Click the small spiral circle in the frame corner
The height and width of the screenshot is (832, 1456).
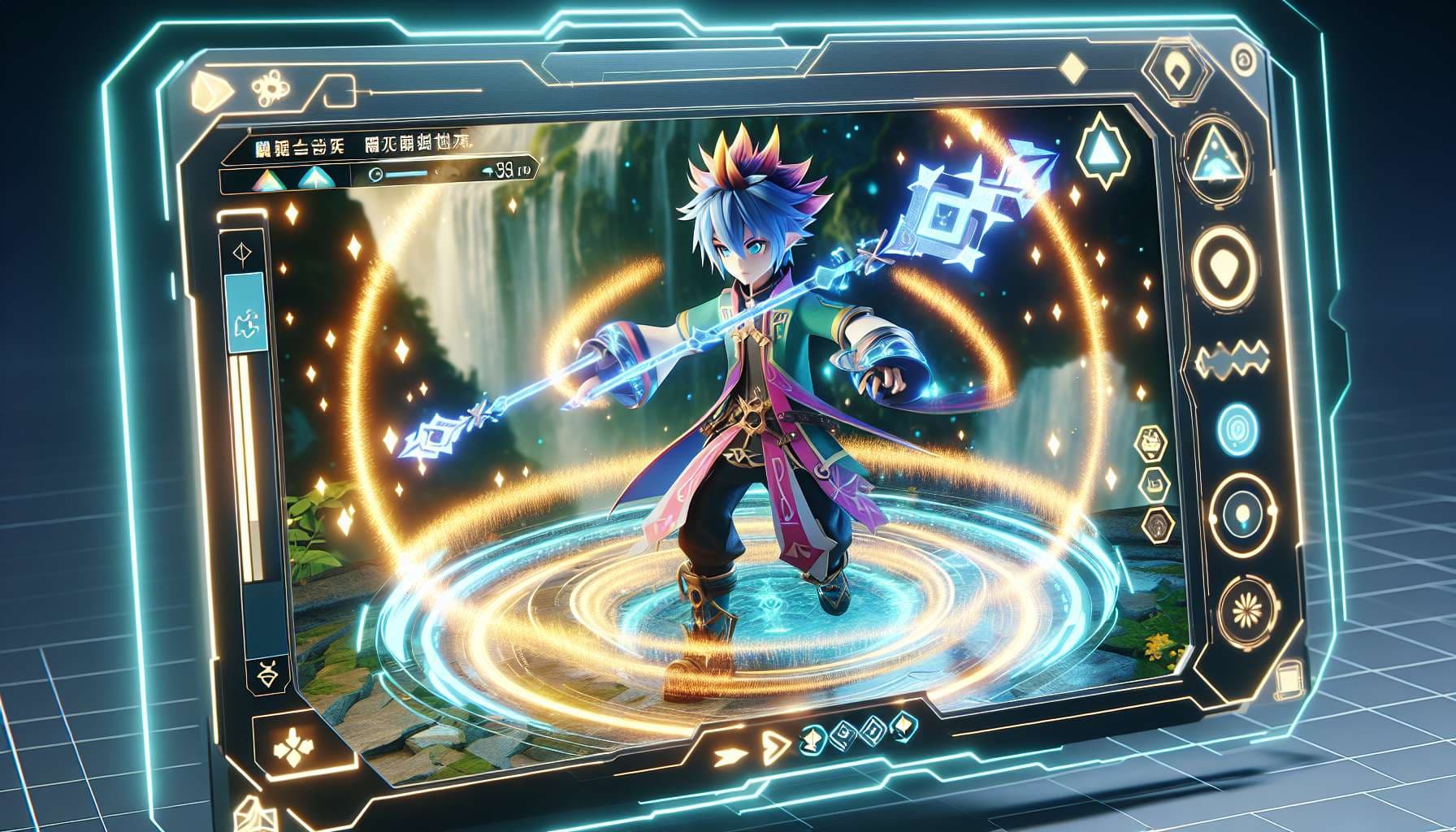(x=1241, y=58)
